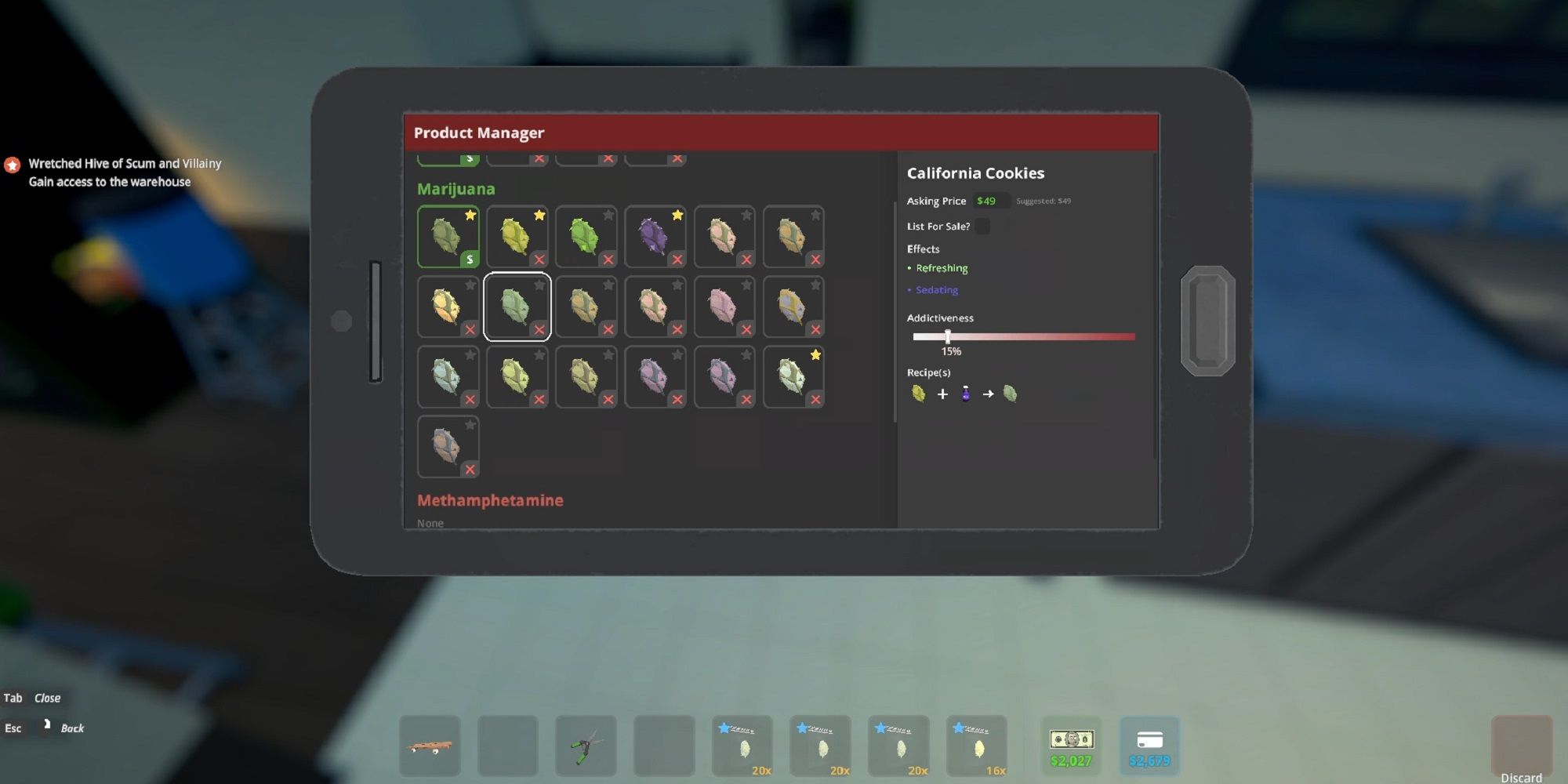Pick the bright green marijuana strain
The height and width of the screenshot is (784, 1568).
pos(586,237)
